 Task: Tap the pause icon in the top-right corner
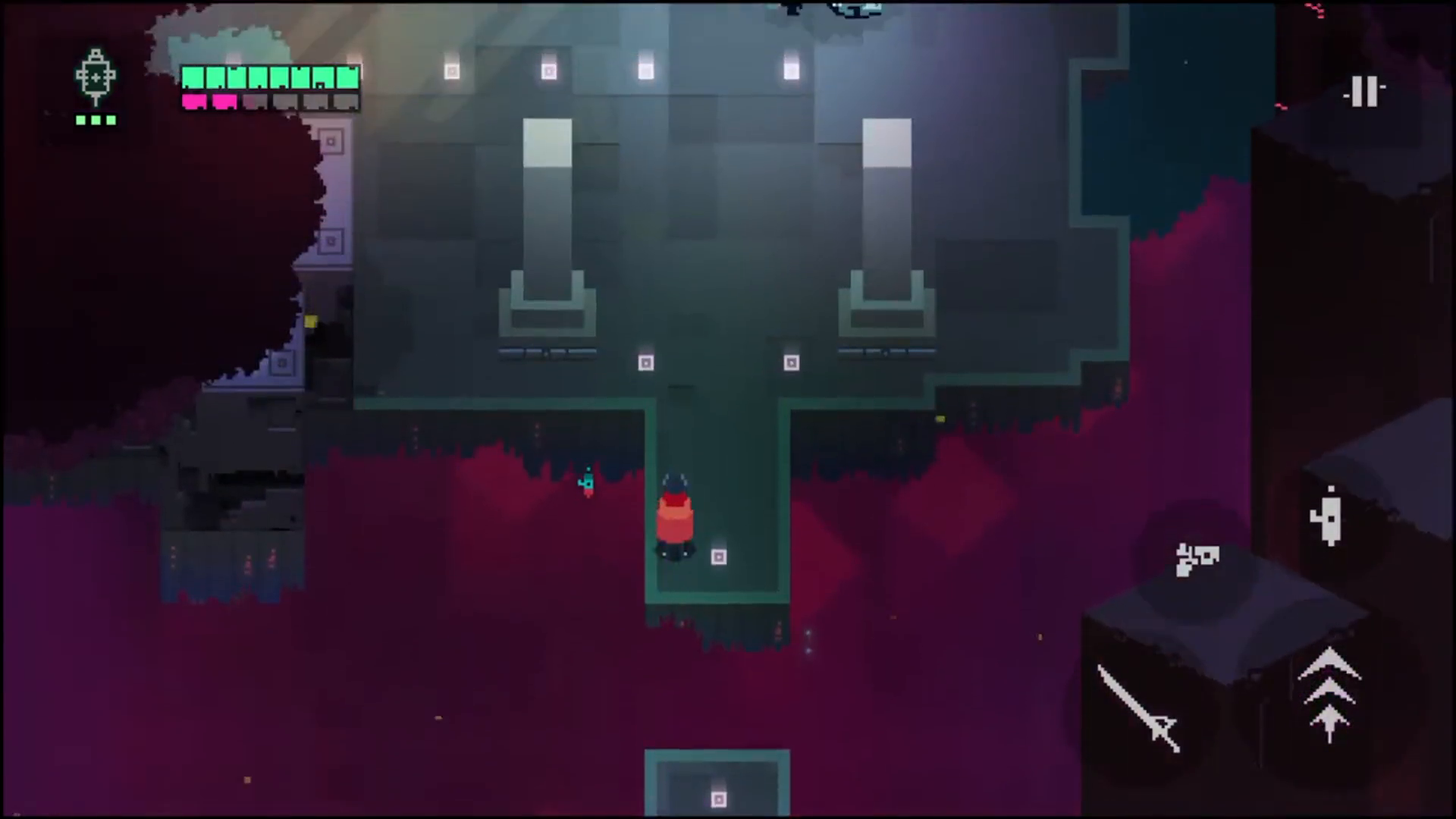(x=1365, y=91)
